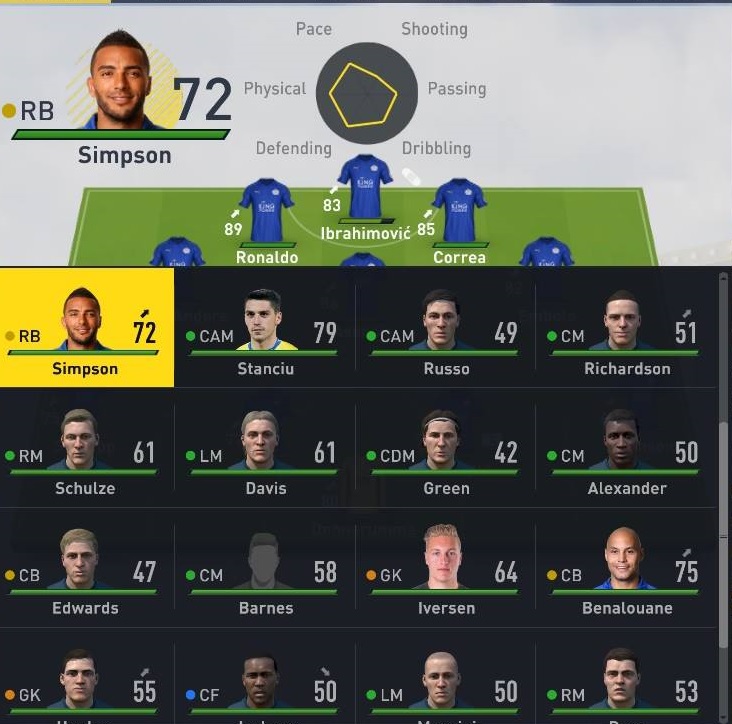Choose Ronaldo's shirt on the formation
Viewport: 732px width, 724px height.
267,210
